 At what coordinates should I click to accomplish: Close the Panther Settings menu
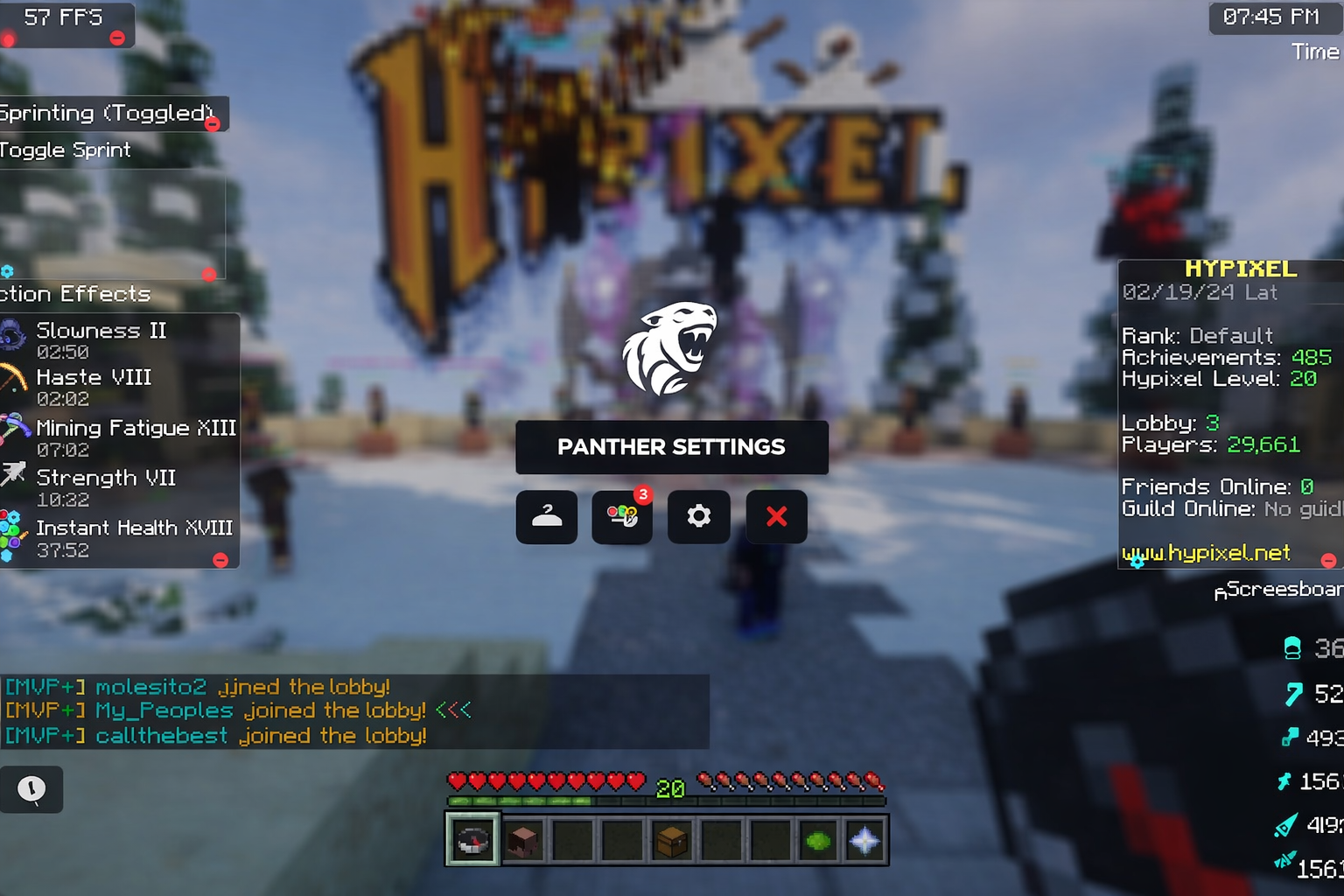(x=776, y=516)
